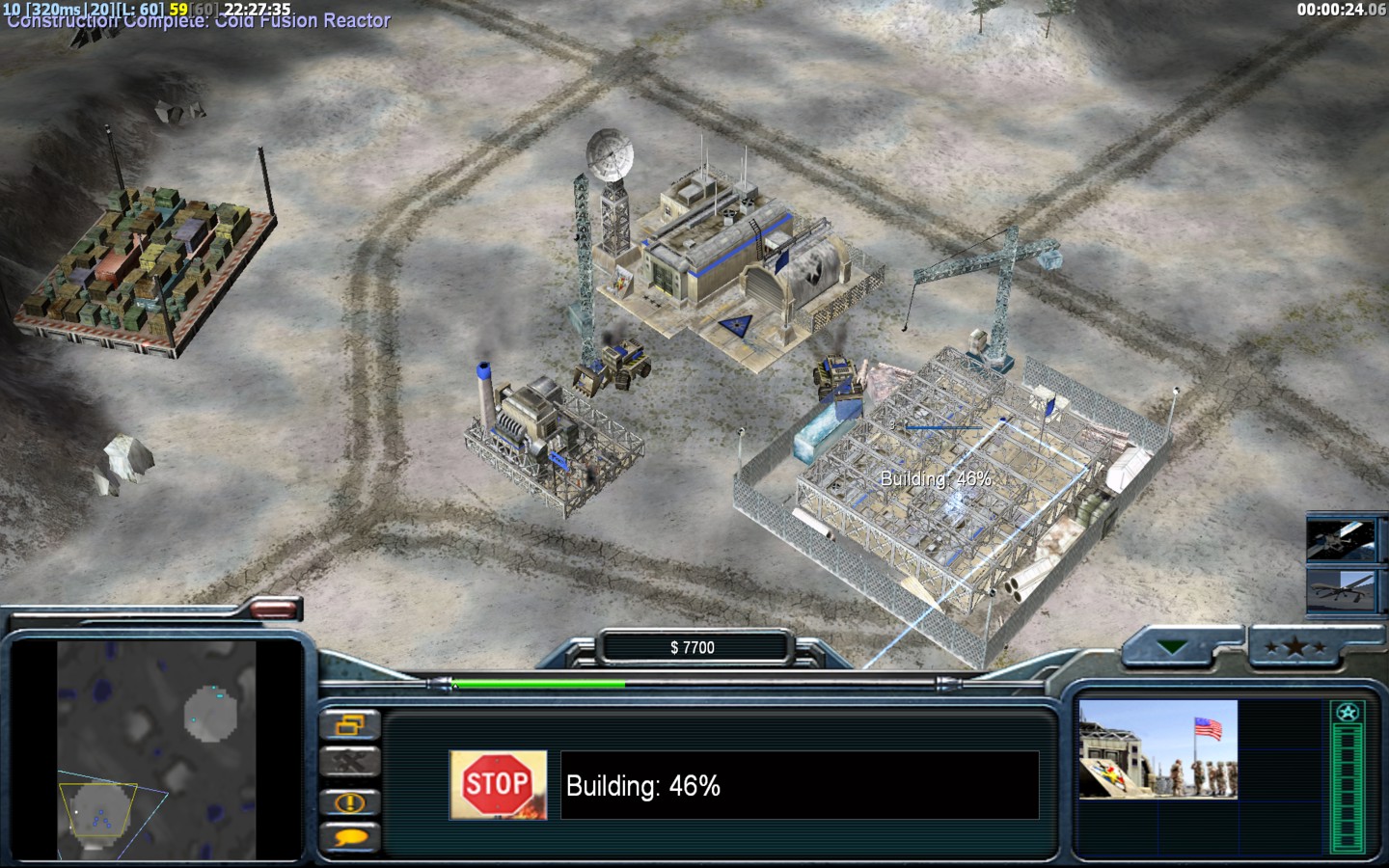Select the barracks portrait with American flag
1389x868 pixels.
[1157, 749]
